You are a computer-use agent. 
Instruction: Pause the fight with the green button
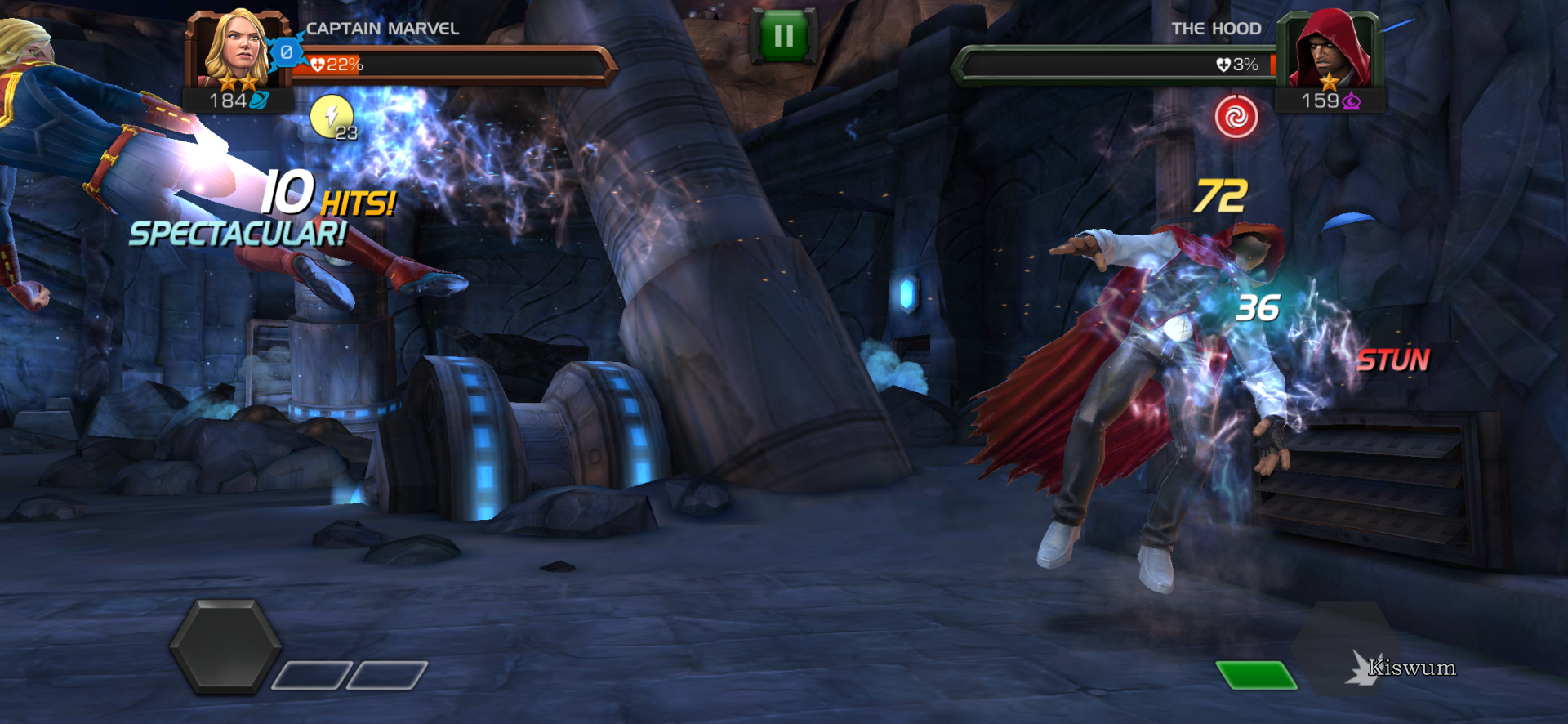click(x=783, y=36)
